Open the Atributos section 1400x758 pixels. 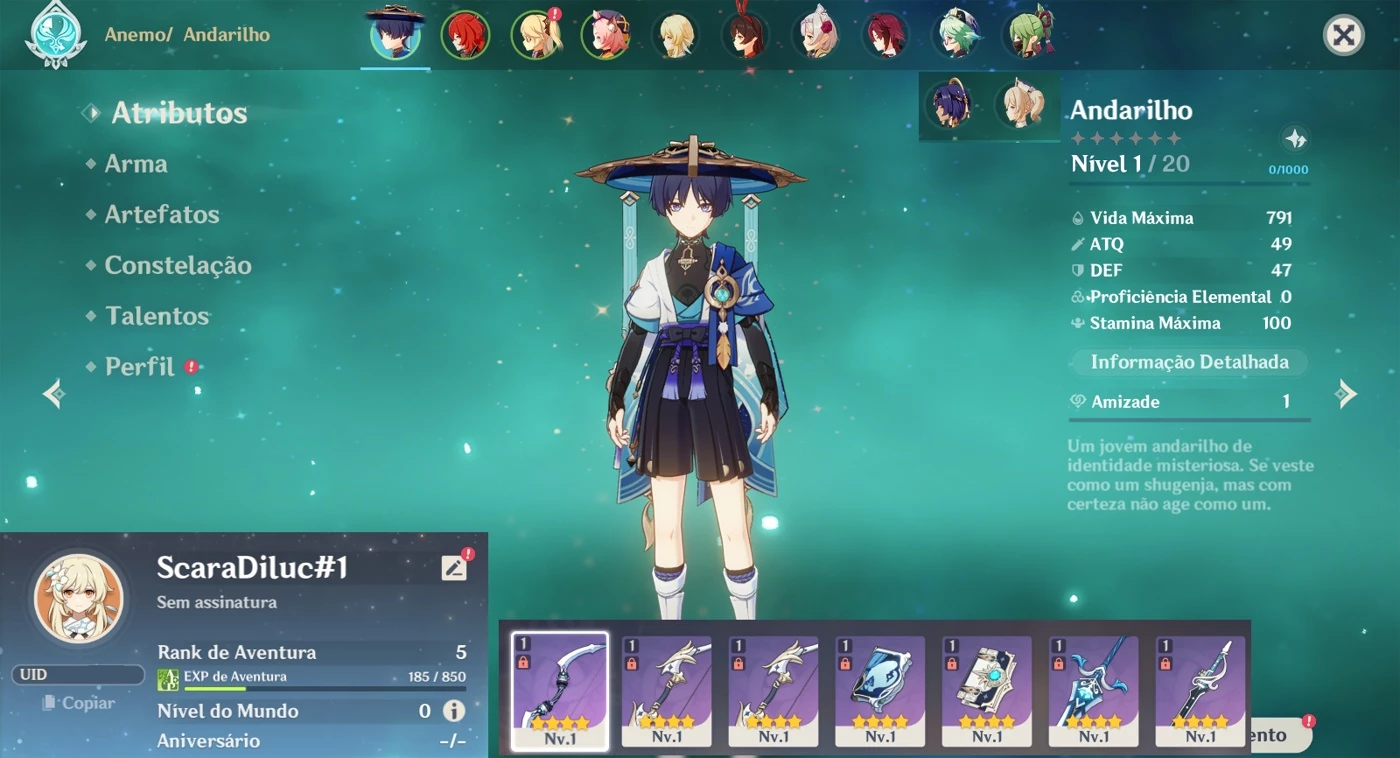(x=178, y=113)
